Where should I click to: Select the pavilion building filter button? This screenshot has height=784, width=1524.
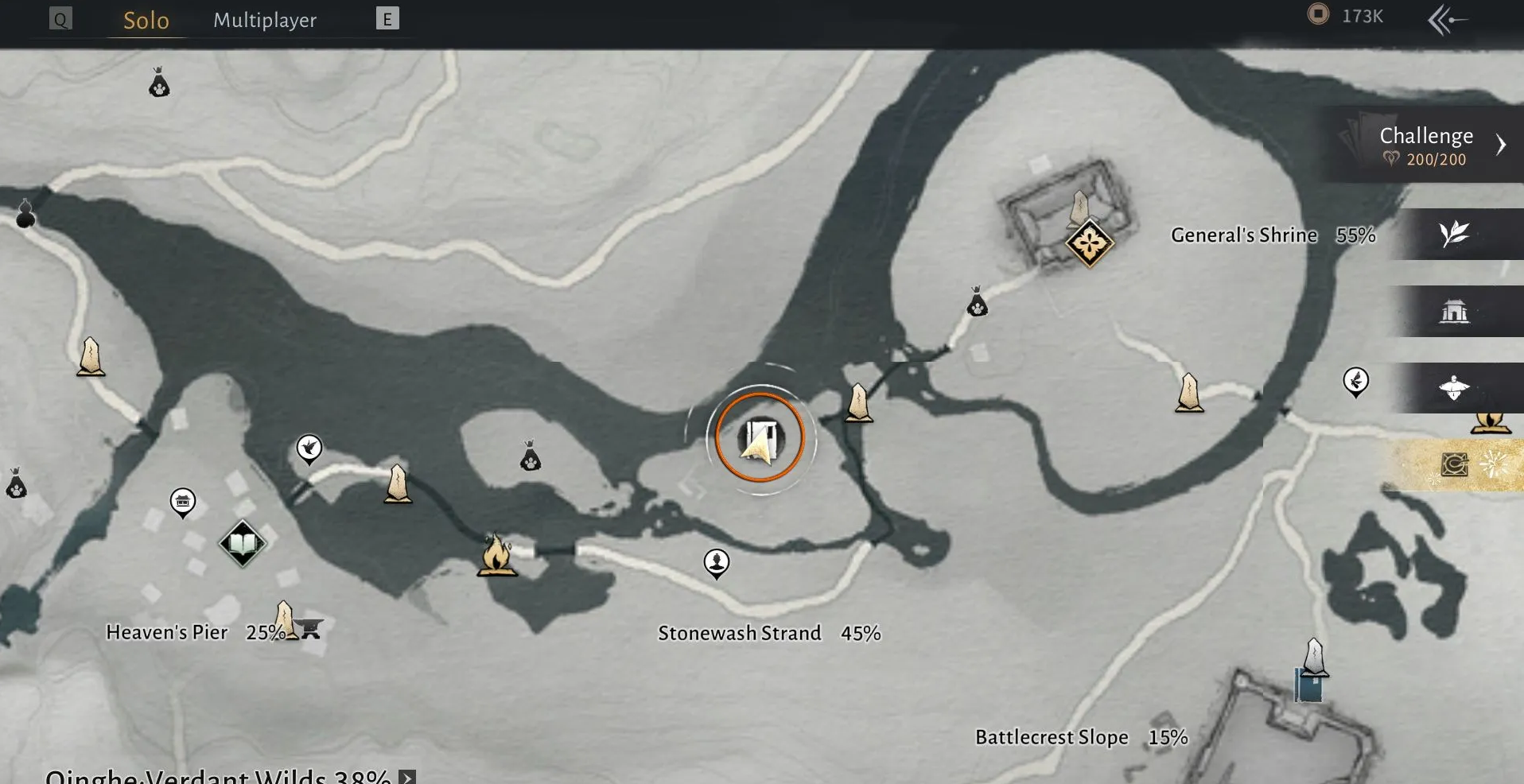[1455, 311]
